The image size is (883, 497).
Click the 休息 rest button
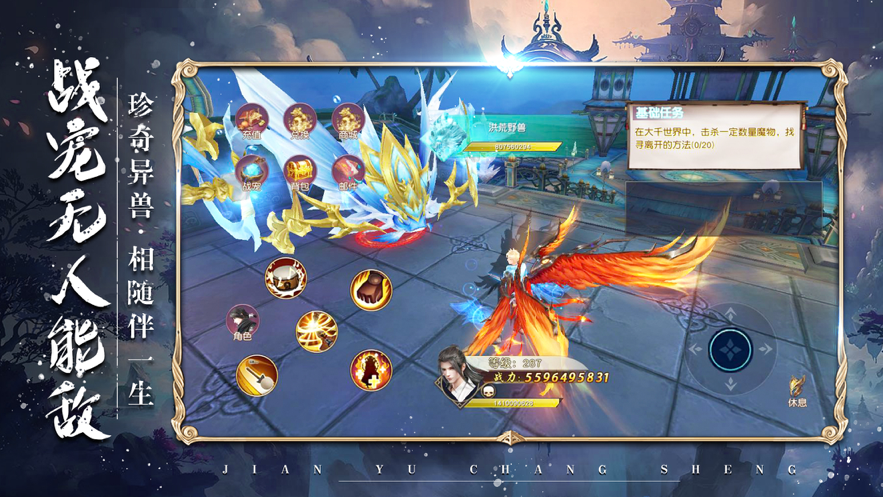click(797, 389)
